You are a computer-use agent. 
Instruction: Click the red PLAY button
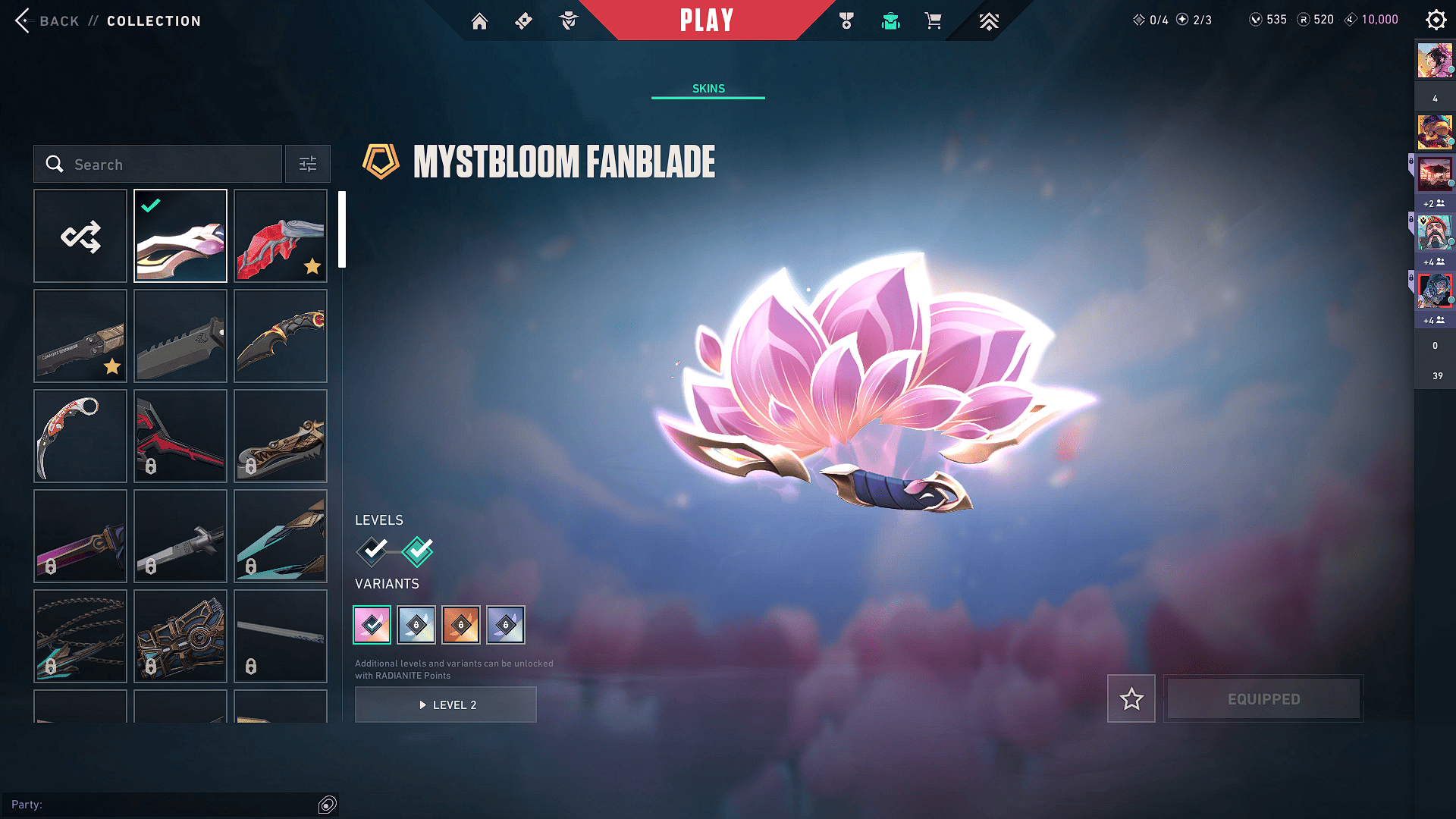(707, 20)
